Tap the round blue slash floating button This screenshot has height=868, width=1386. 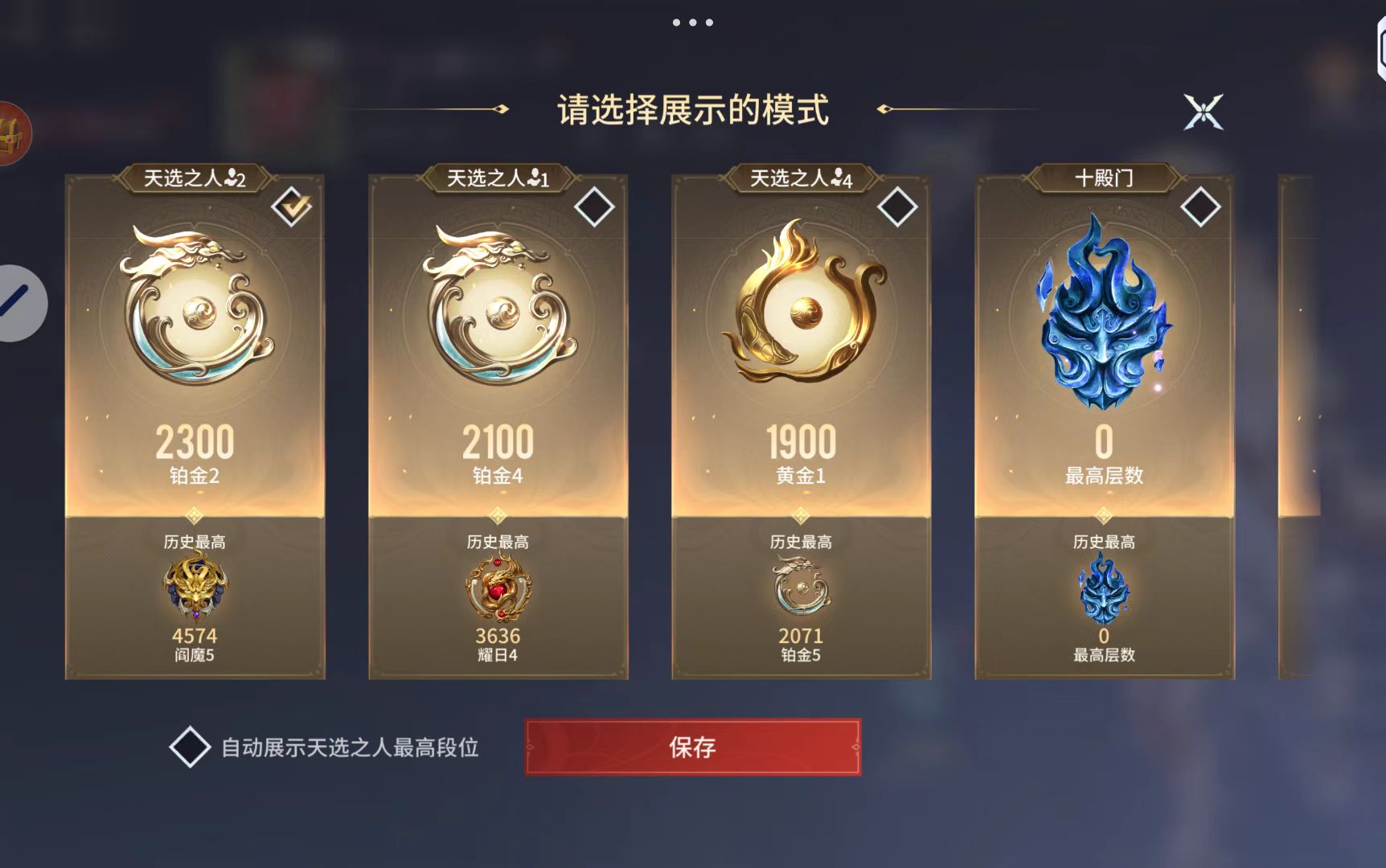pos(18,303)
